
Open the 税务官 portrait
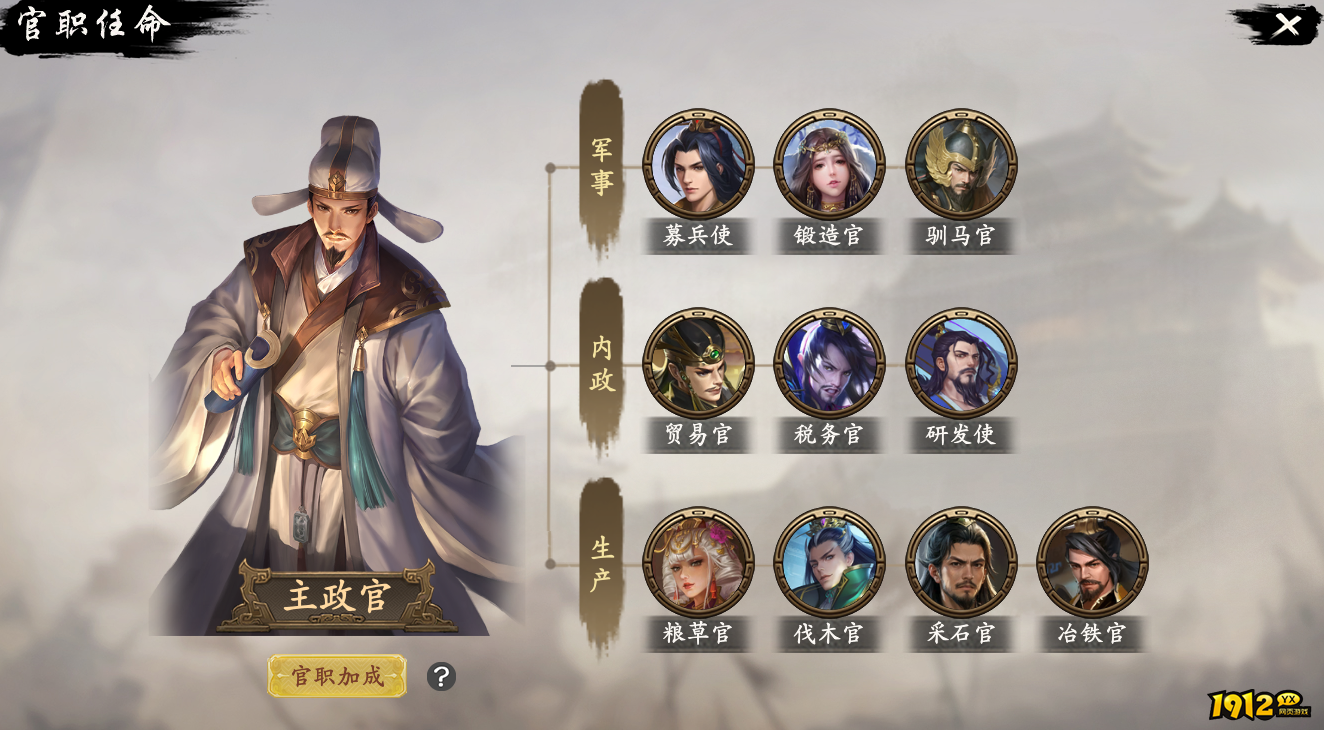pos(828,365)
